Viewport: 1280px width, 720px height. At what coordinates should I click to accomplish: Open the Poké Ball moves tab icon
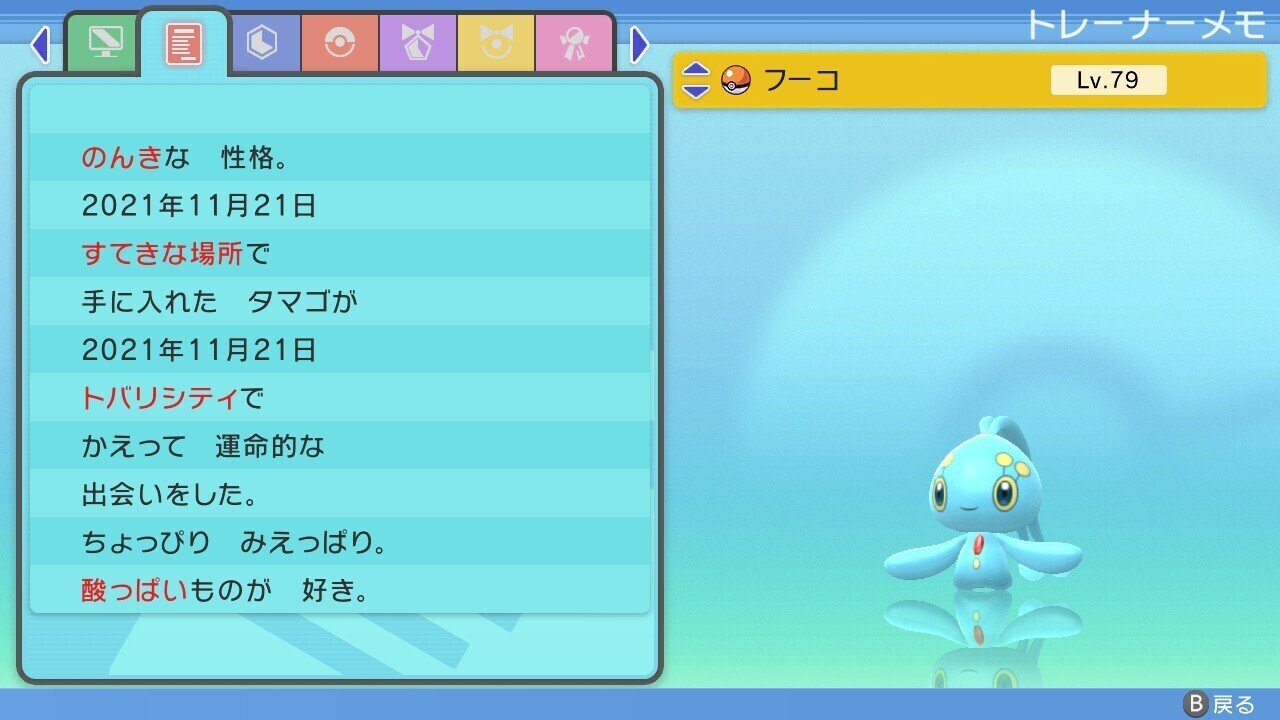click(339, 43)
